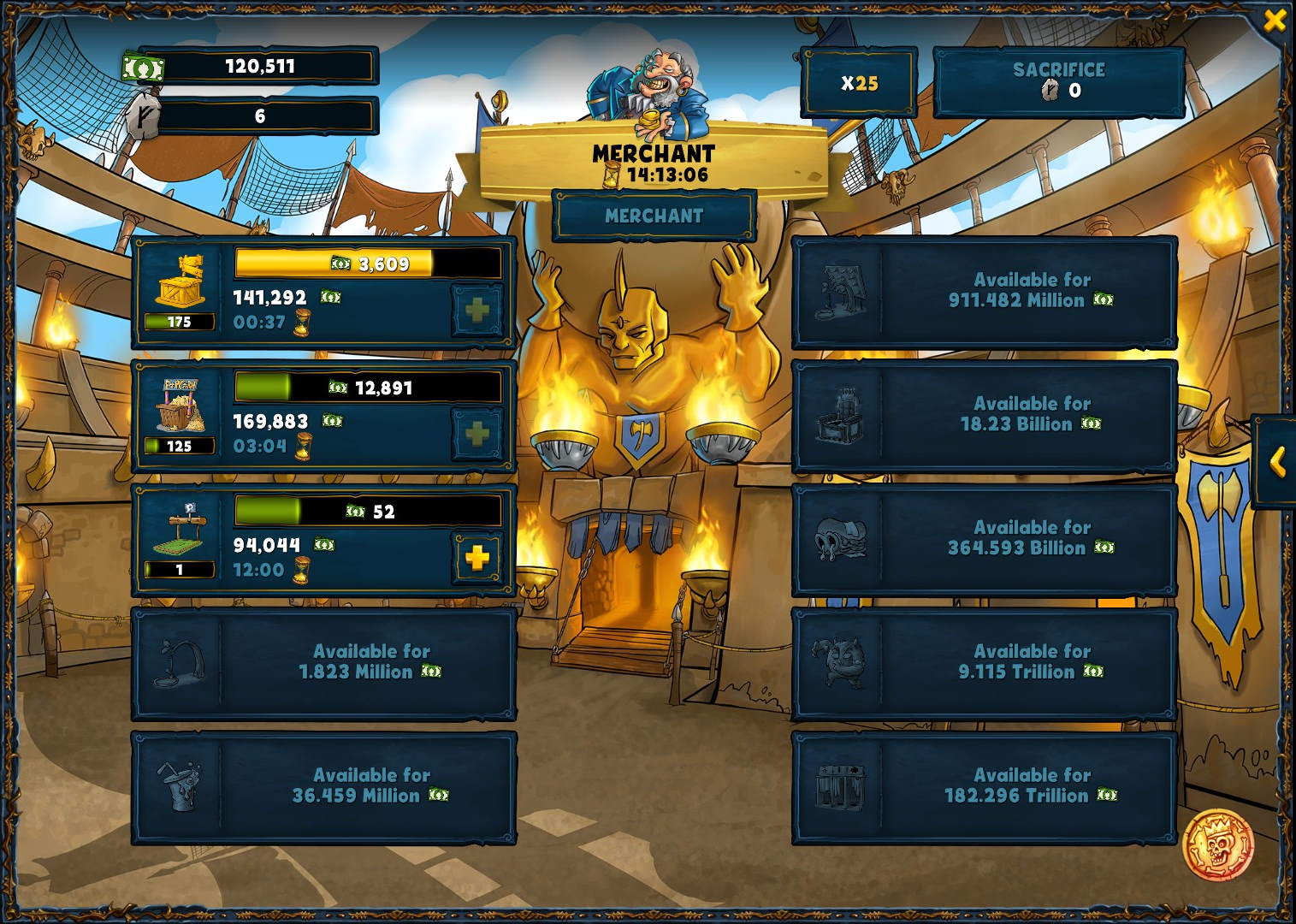Collapse the side panel using the chevron arrow

[x=1278, y=464]
